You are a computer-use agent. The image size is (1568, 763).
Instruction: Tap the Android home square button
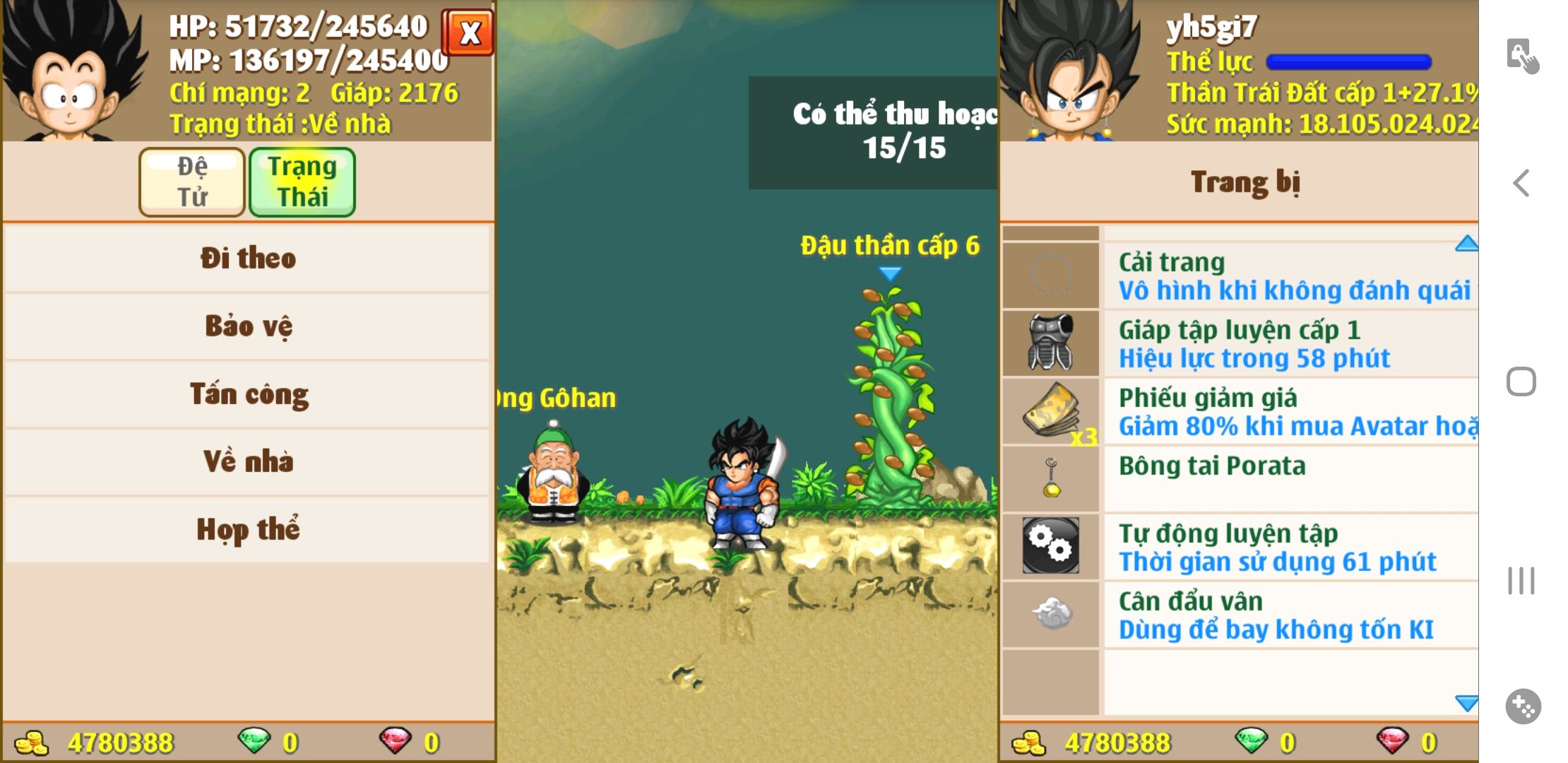(1521, 382)
